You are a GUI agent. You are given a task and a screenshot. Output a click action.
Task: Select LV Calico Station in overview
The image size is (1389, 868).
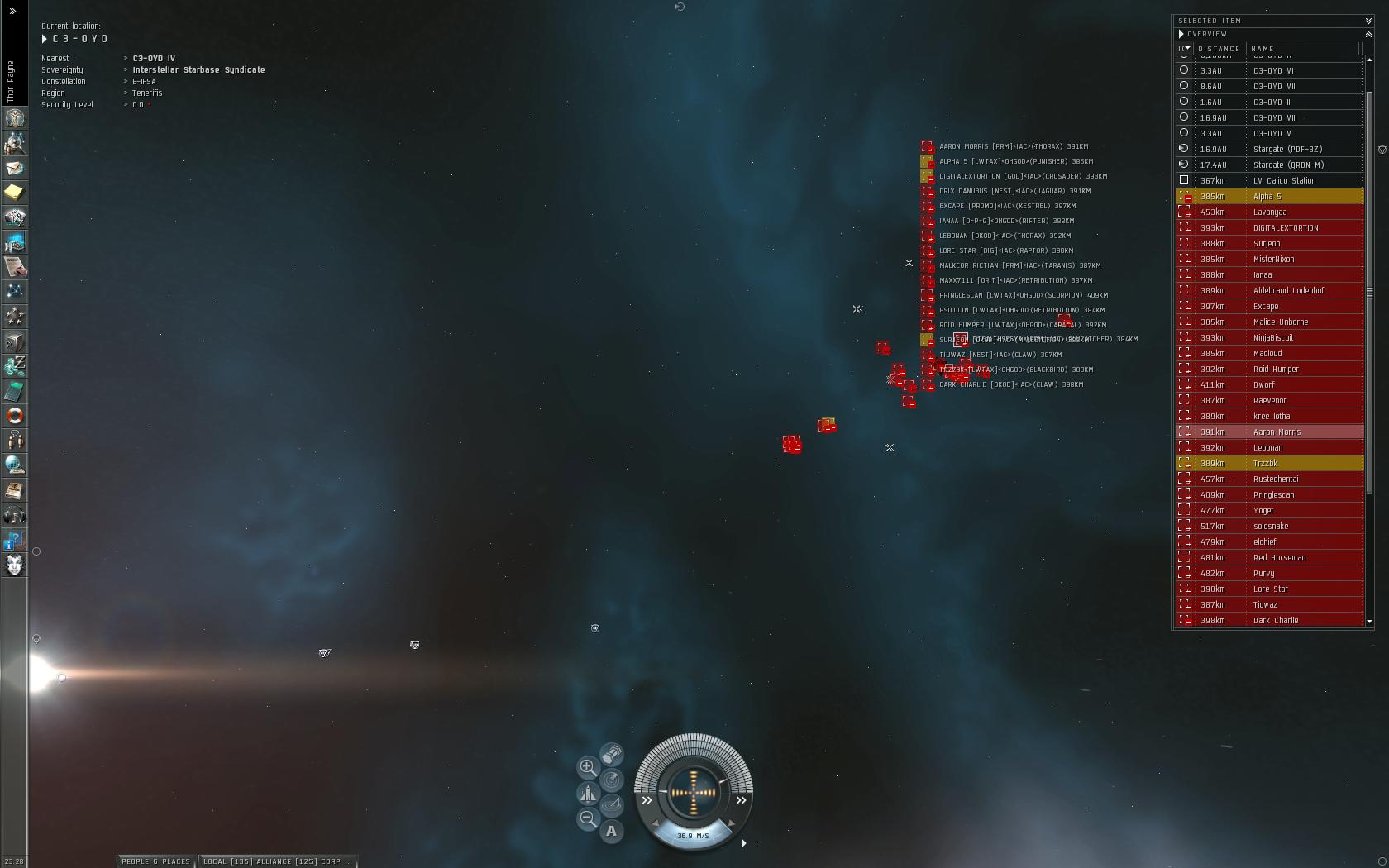pos(1284,181)
